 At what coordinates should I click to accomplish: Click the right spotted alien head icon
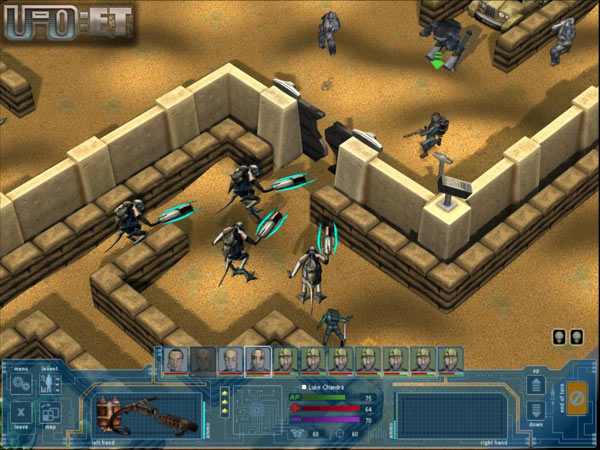click(578, 336)
